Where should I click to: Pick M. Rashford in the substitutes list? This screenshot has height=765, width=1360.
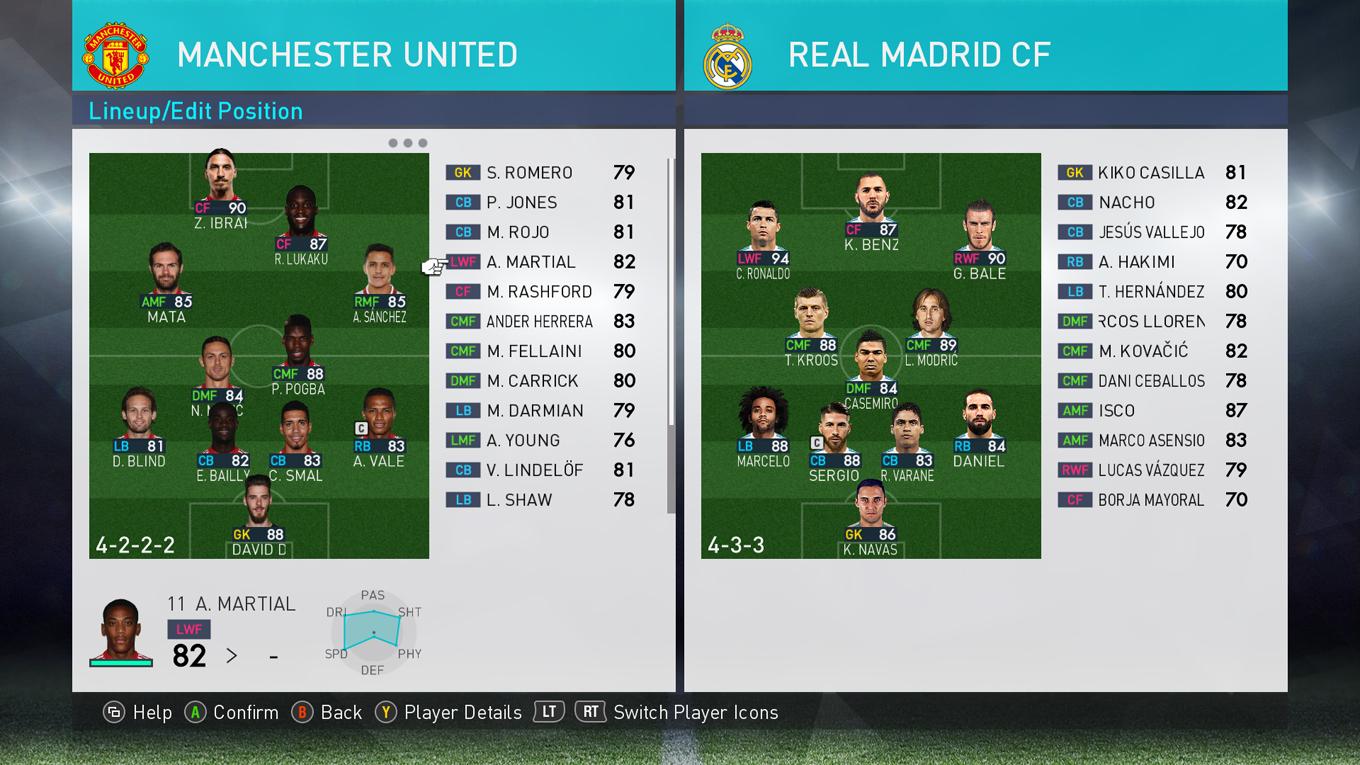pyautogui.click(x=539, y=292)
